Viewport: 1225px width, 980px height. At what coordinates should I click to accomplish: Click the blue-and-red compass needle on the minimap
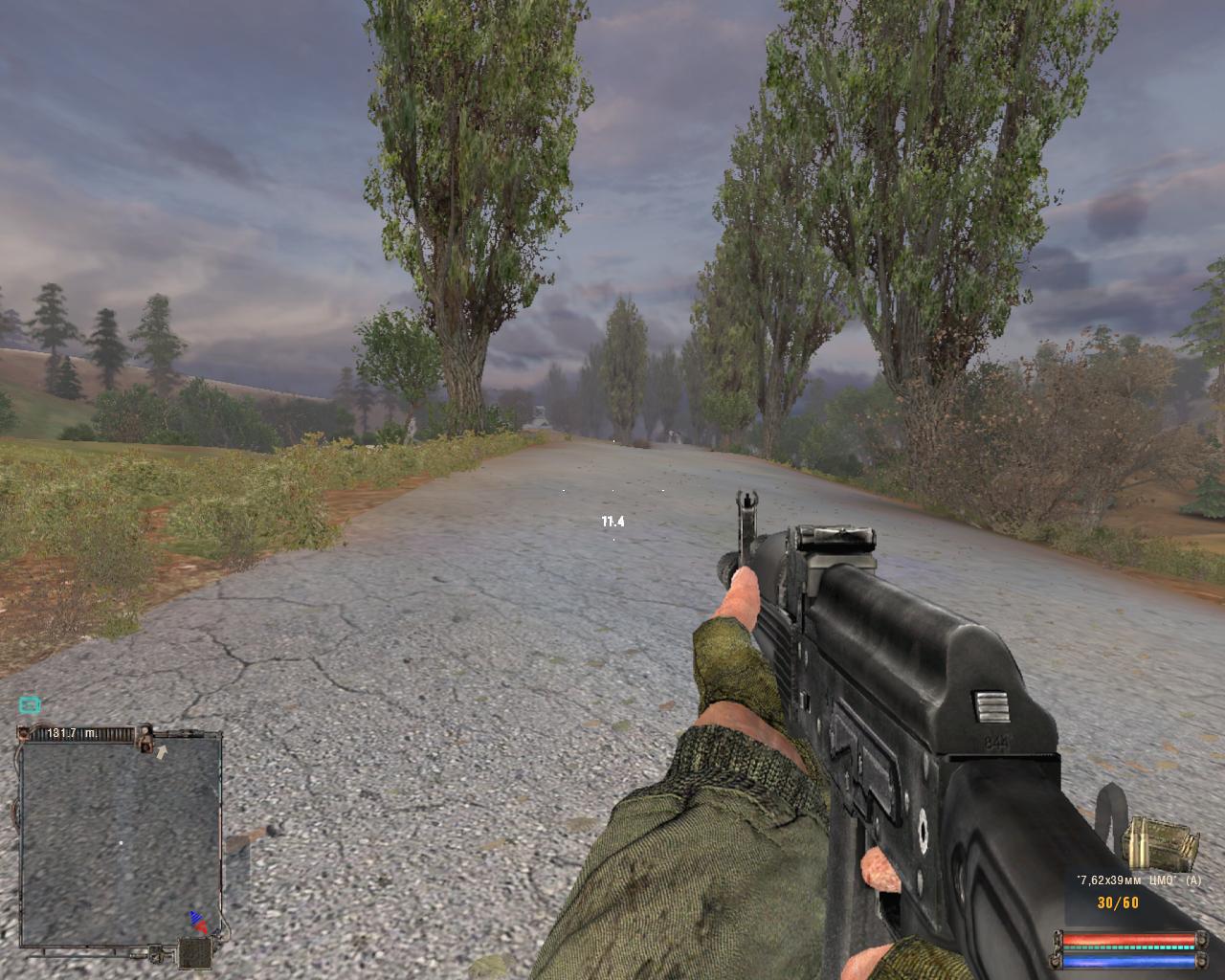pos(198,922)
